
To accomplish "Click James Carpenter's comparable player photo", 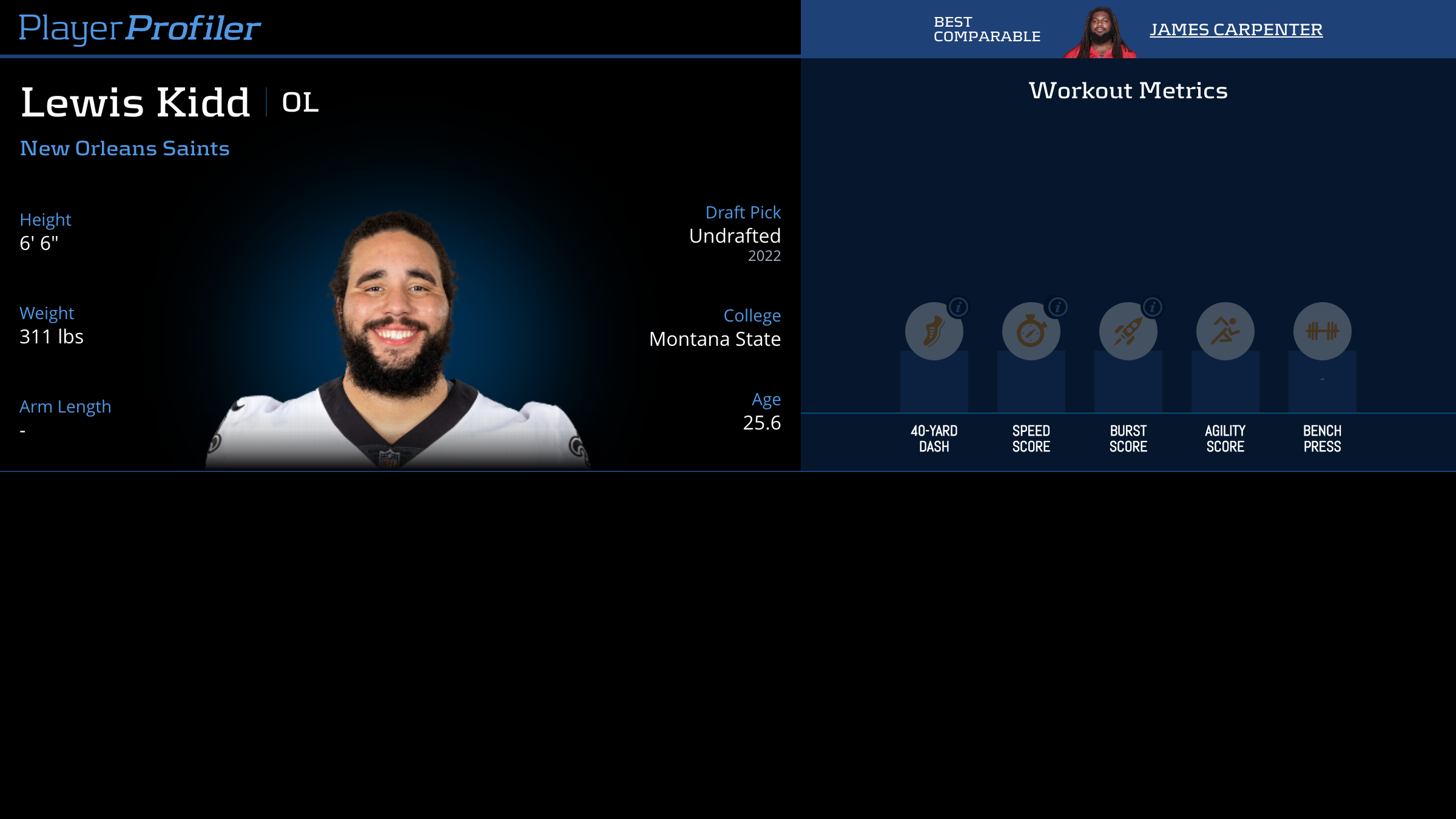I will click(1100, 33).
